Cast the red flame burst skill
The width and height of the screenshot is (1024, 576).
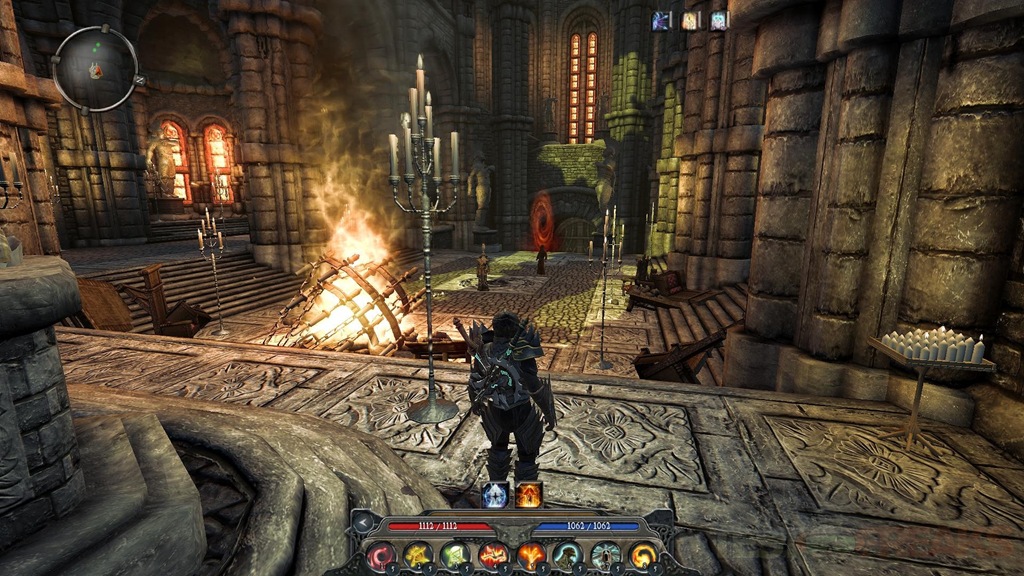[493, 554]
